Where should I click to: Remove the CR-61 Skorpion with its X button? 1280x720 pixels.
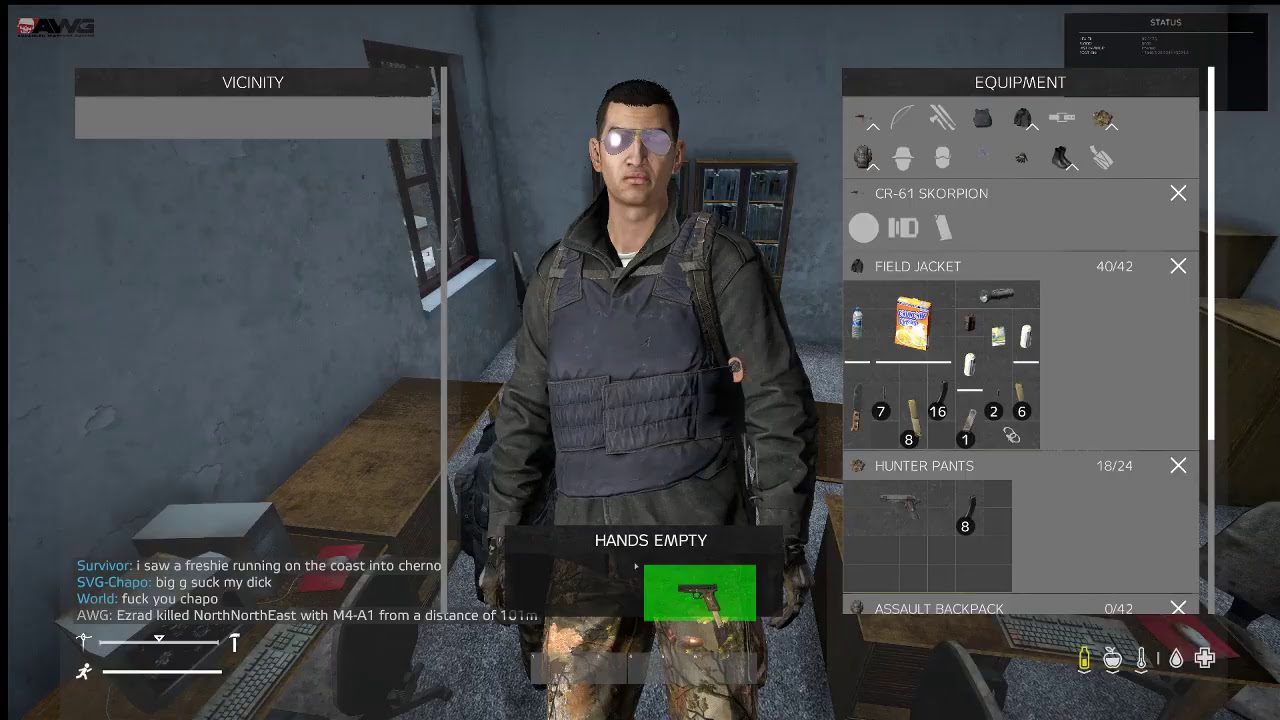click(1178, 193)
